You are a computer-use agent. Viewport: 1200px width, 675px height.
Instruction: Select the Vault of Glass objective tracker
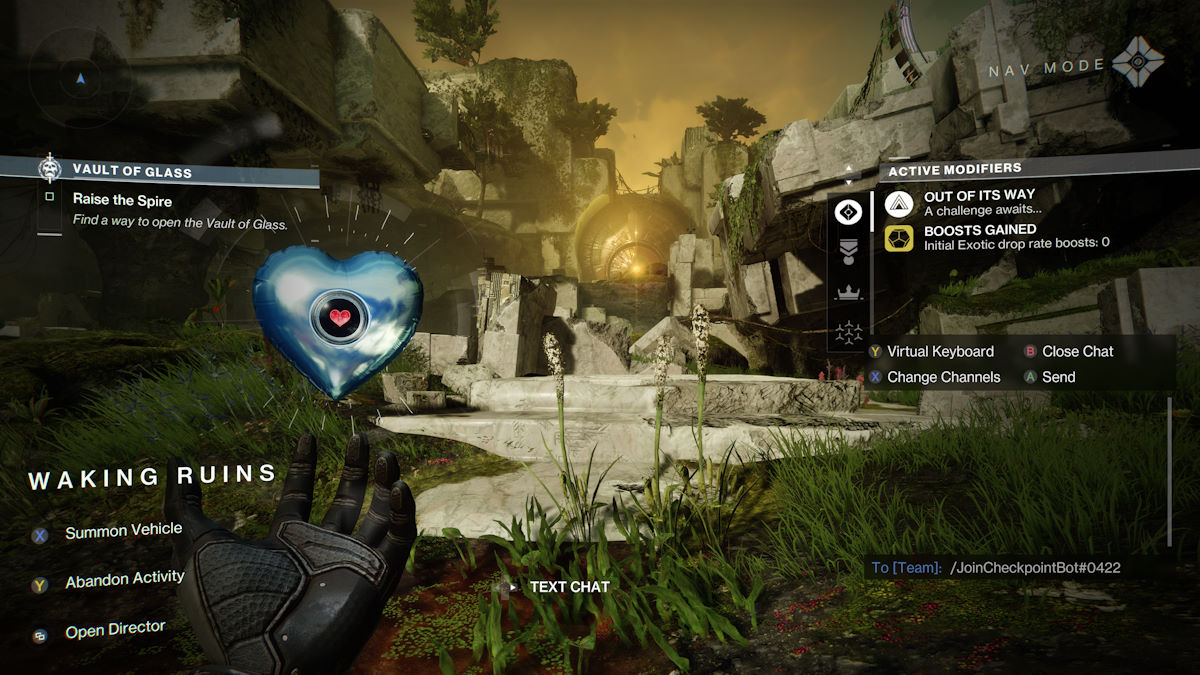(x=160, y=171)
